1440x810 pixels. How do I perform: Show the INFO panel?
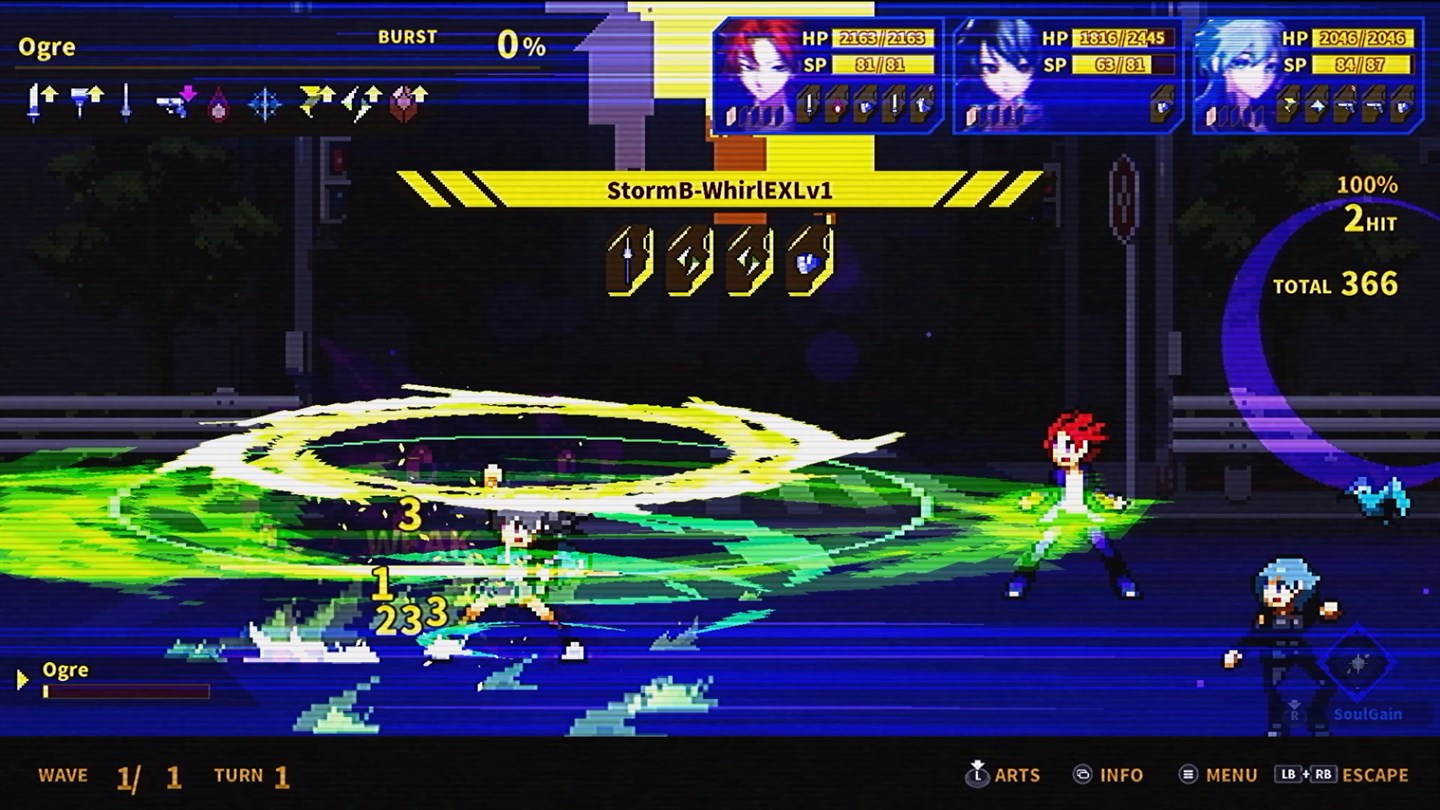pos(1108,775)
